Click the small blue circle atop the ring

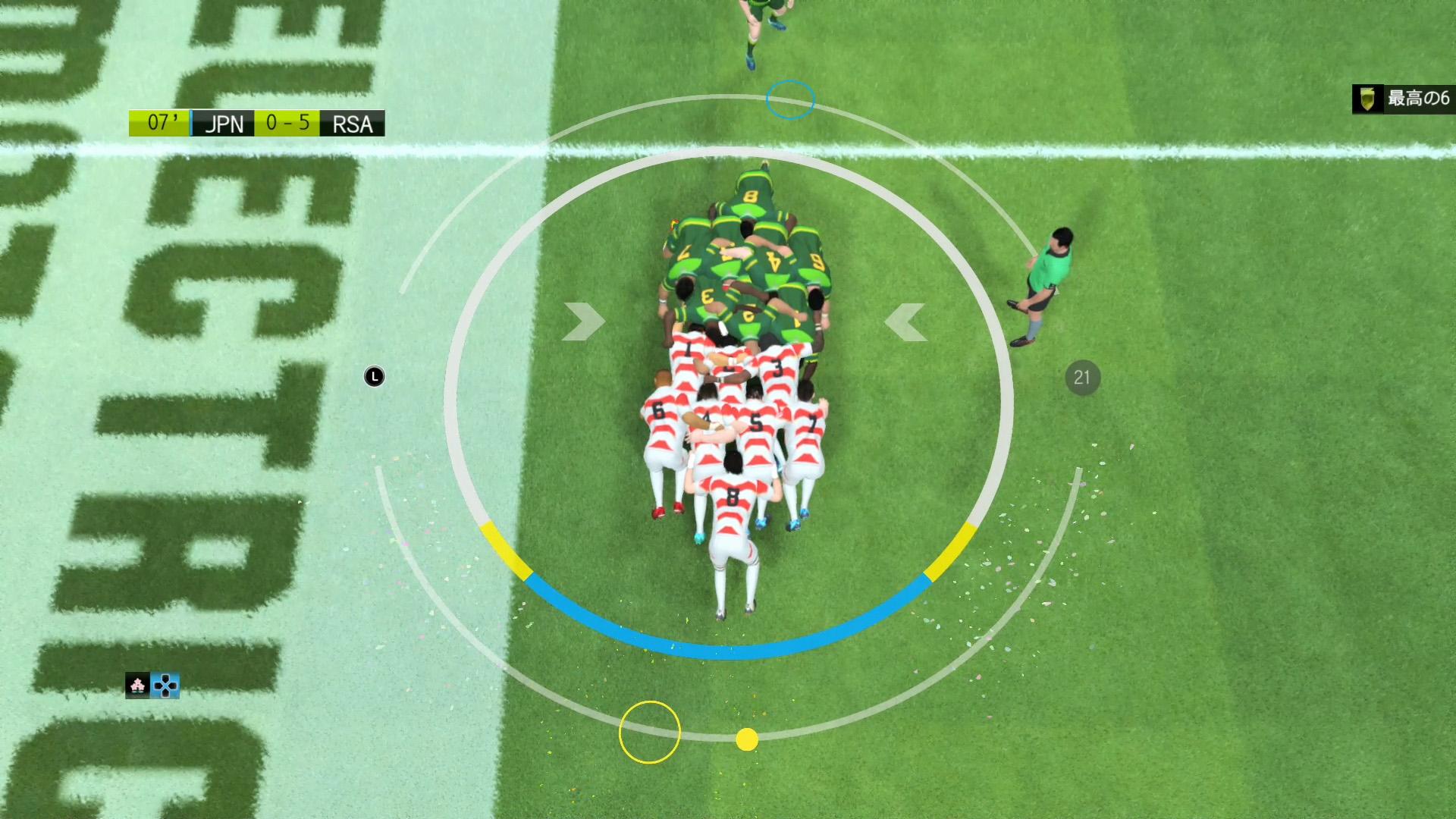[790, 100]
